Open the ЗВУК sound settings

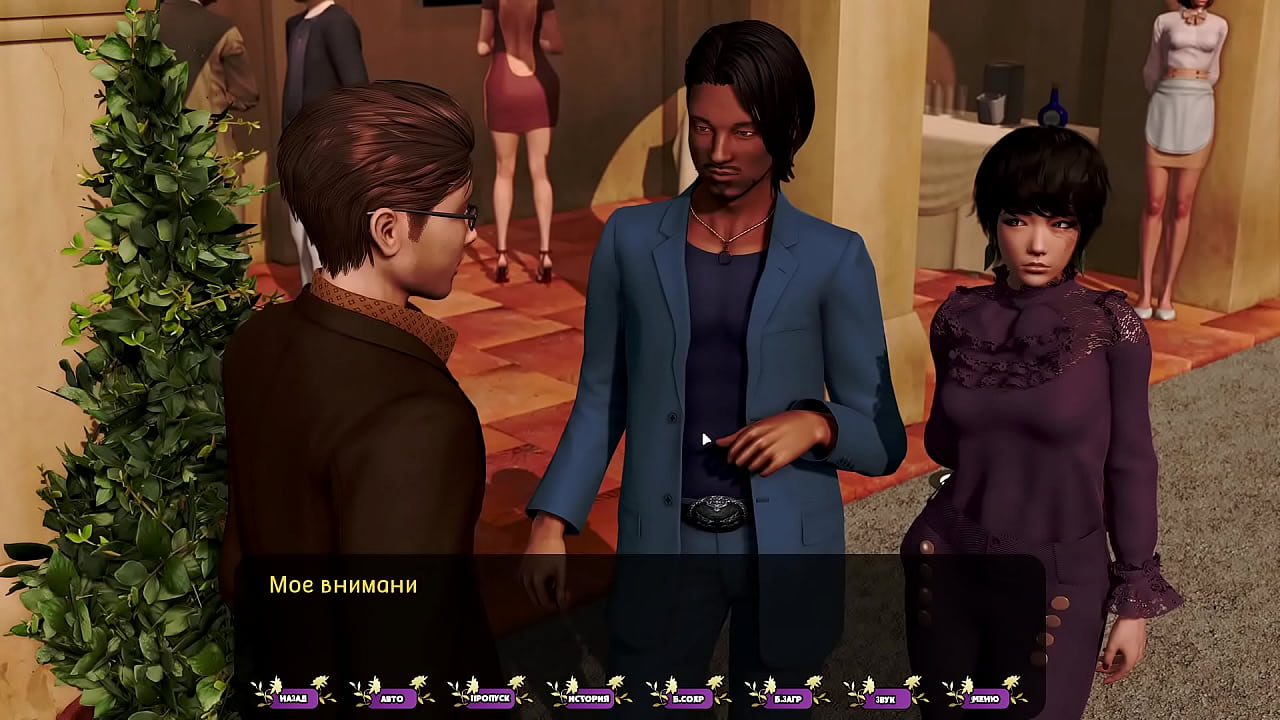coord(887,698)
